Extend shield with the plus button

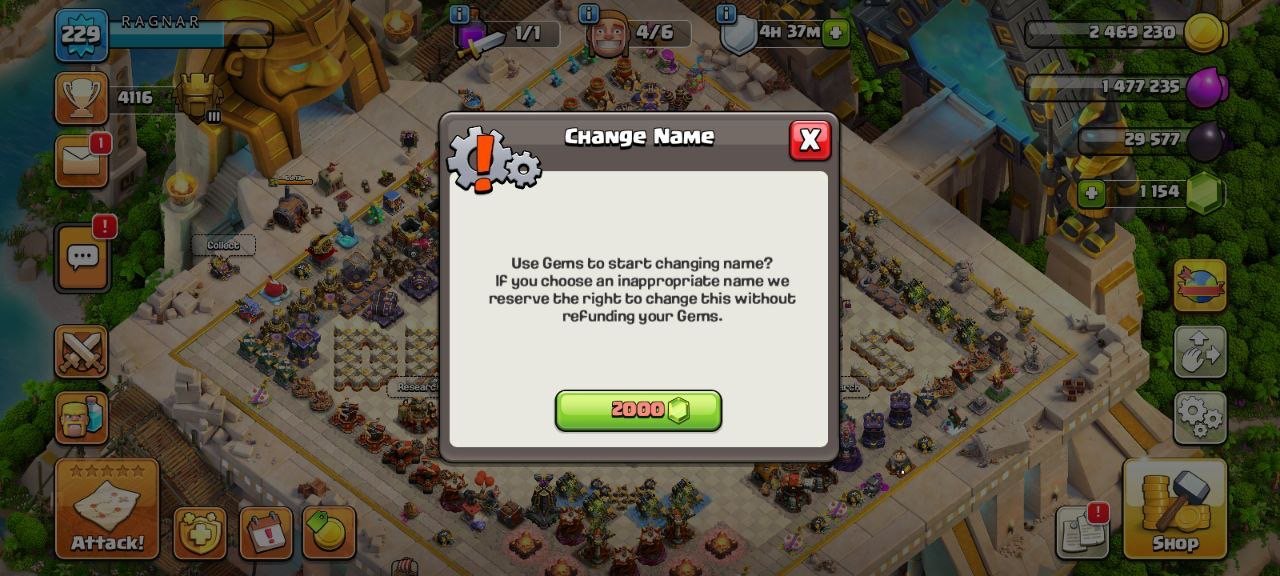tap(836, 33)
